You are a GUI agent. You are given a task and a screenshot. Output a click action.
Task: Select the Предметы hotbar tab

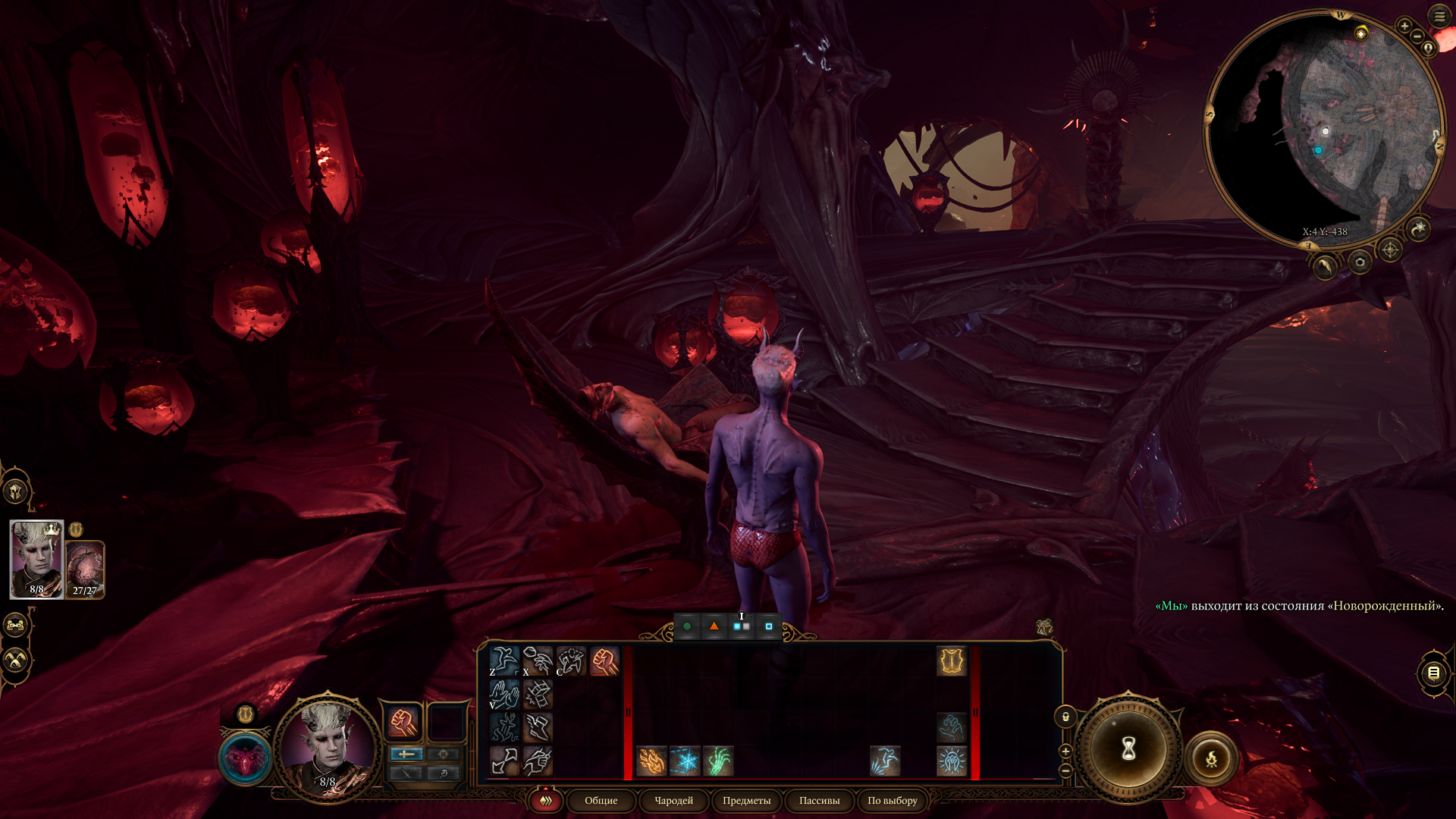746,801
